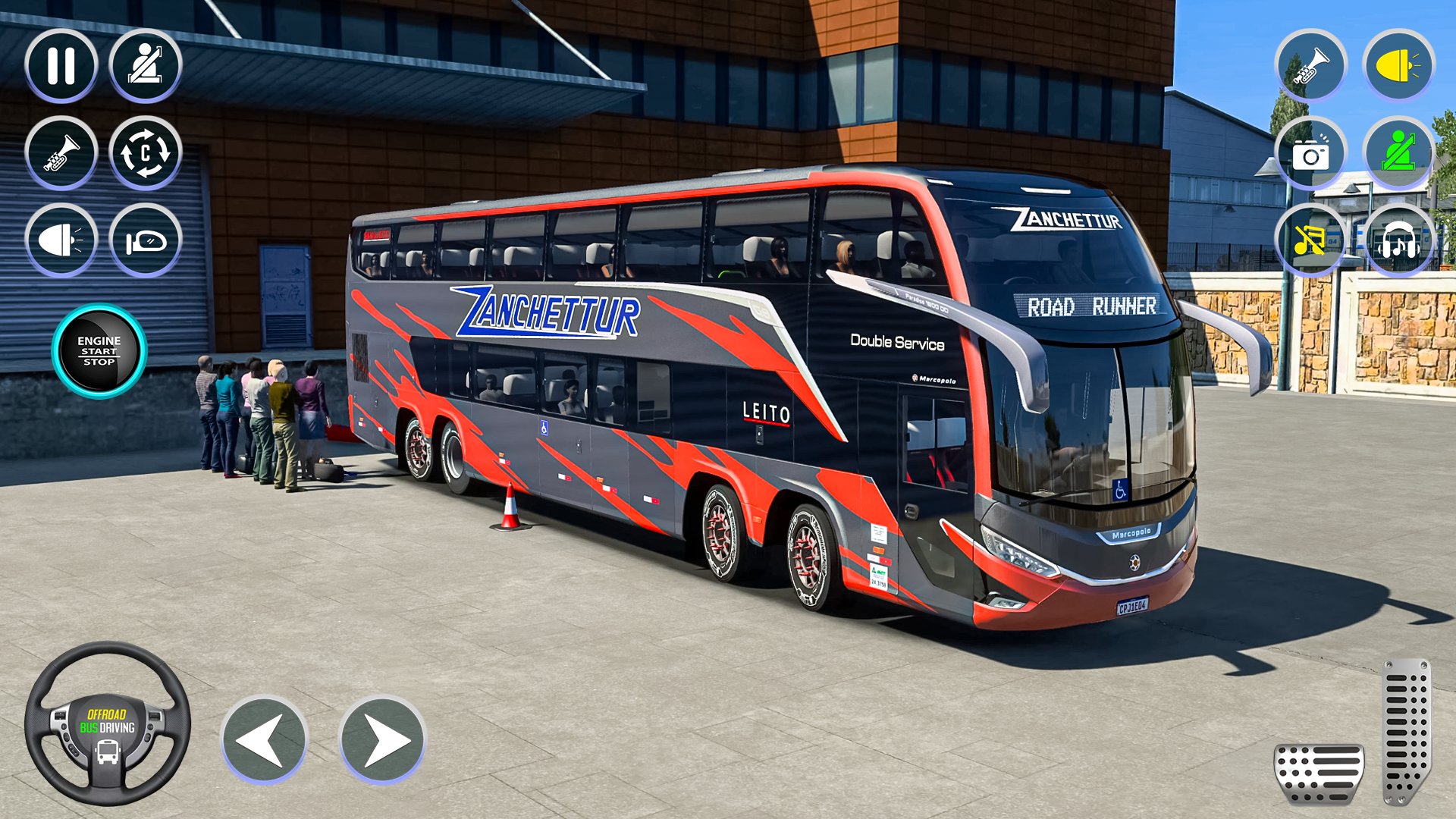Take a screenshot with the camera icon
Screen dimensions: 1456x819
[1313, 152]
